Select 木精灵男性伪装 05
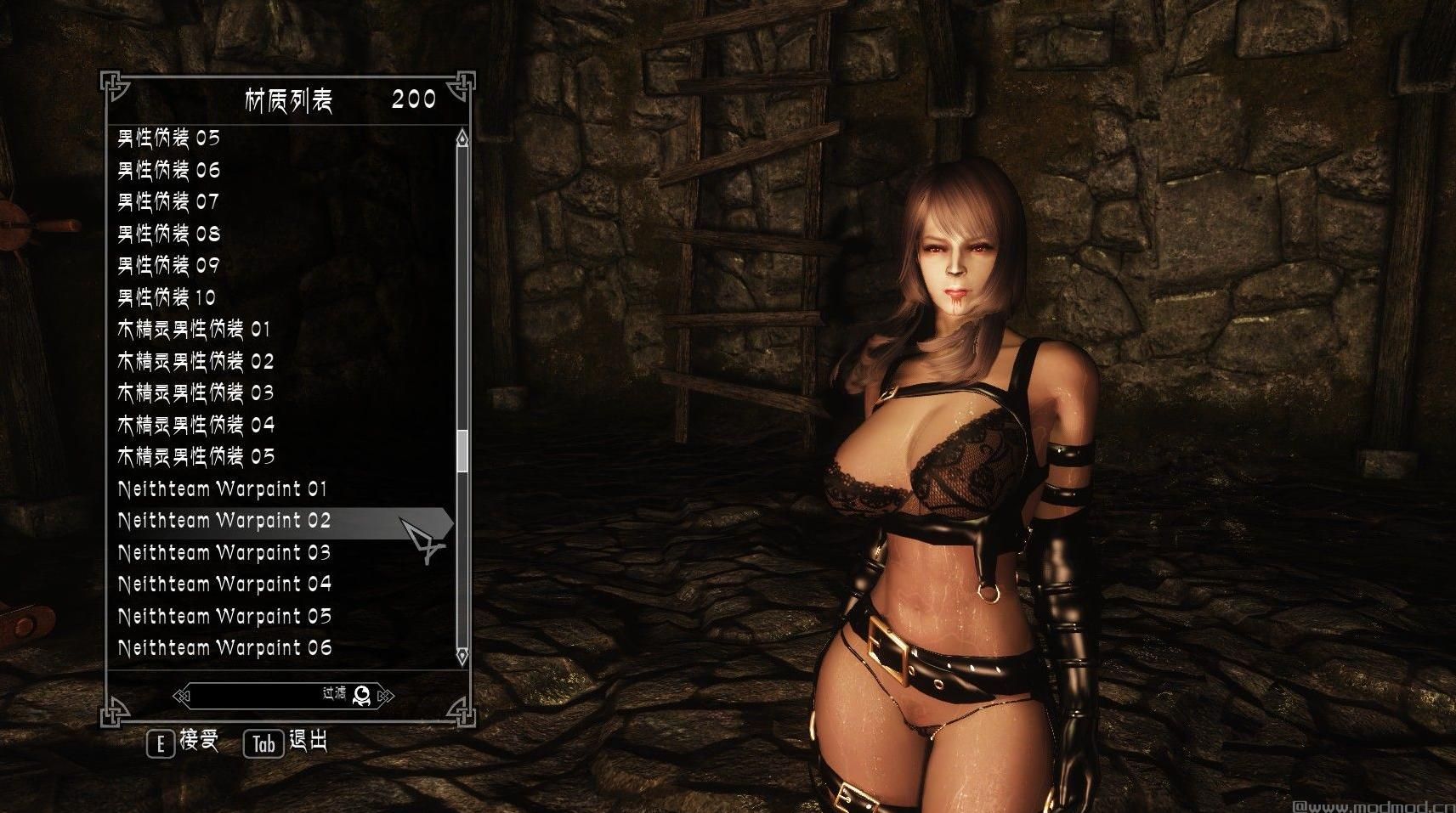 (x=195, y=457)
